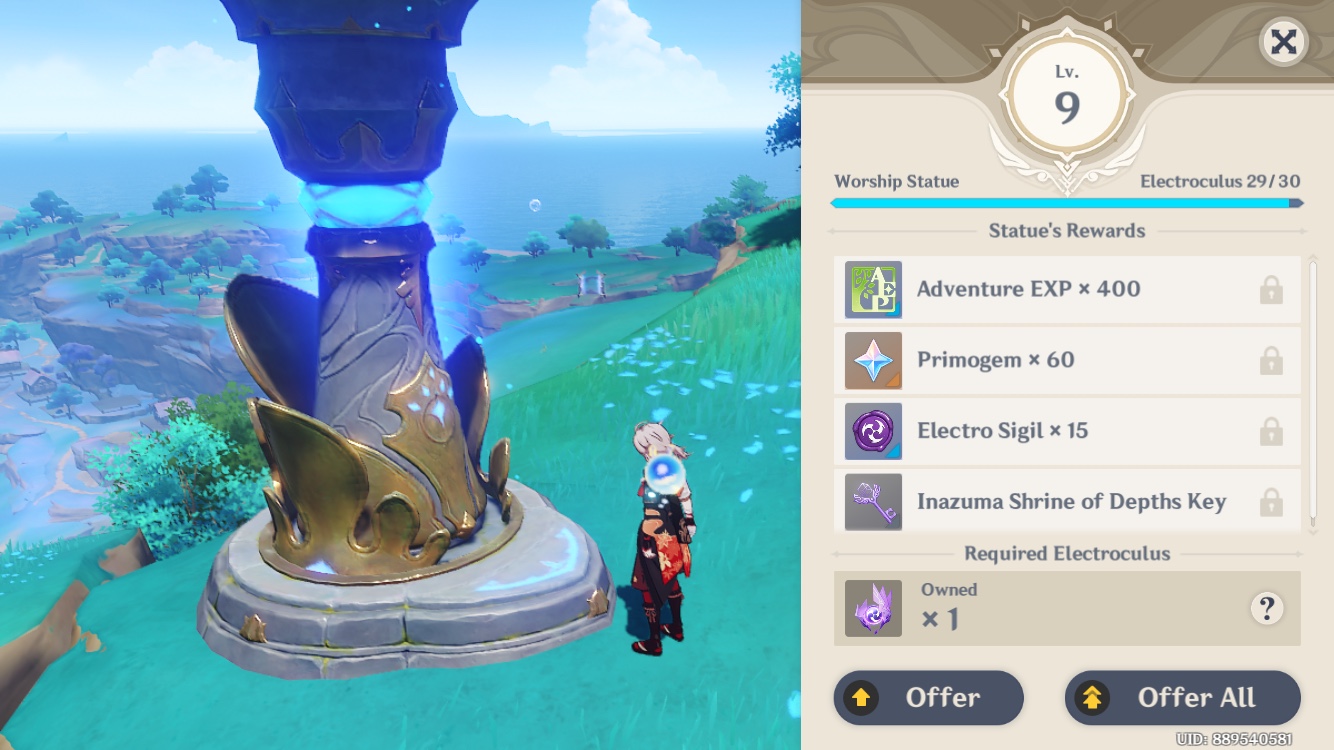Click the Lv. 9 statue level emblem

point(1066,92)
